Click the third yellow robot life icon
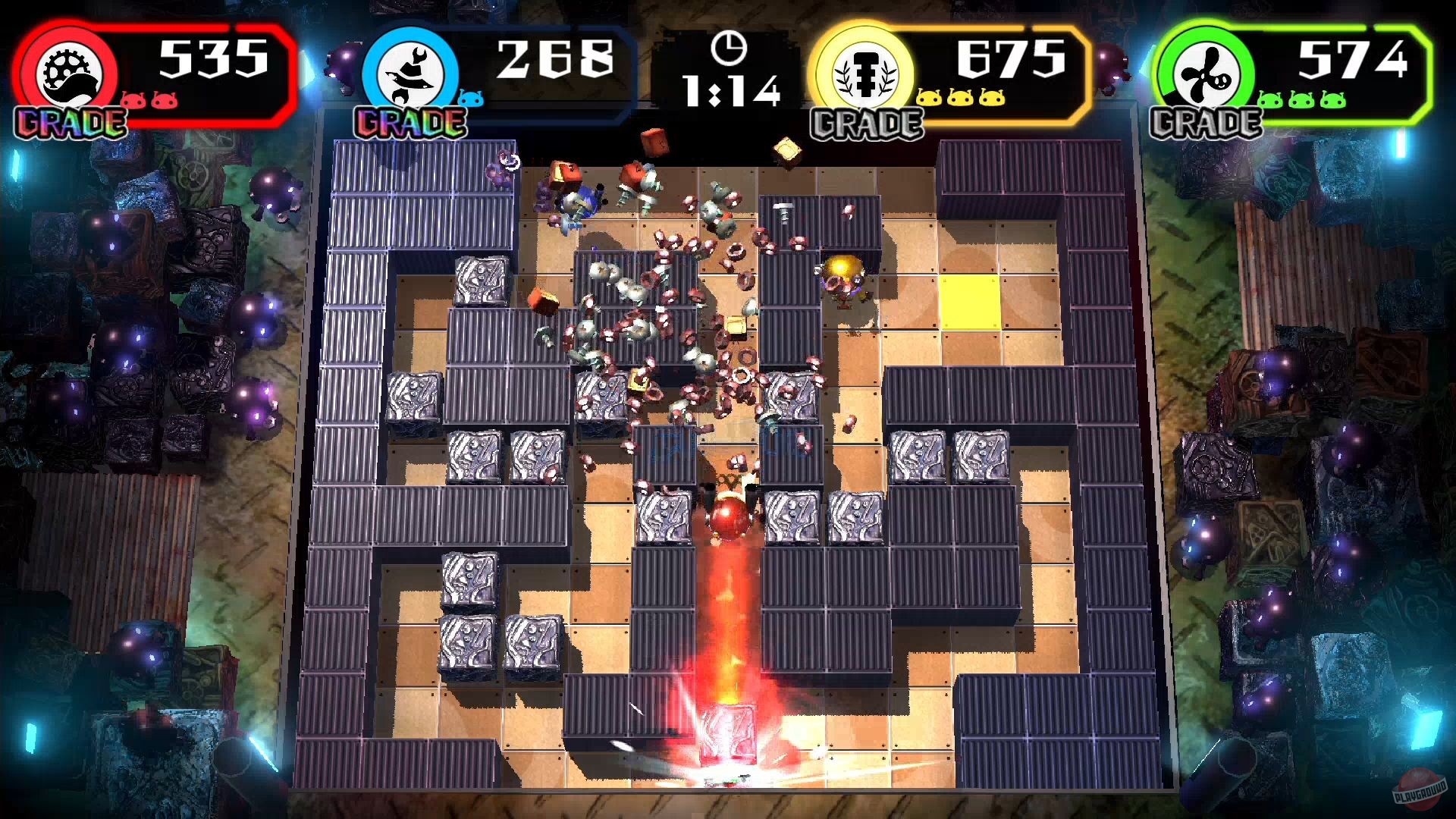The width and height of the screenshot is (1456, 819). click(x=990, y=97)
